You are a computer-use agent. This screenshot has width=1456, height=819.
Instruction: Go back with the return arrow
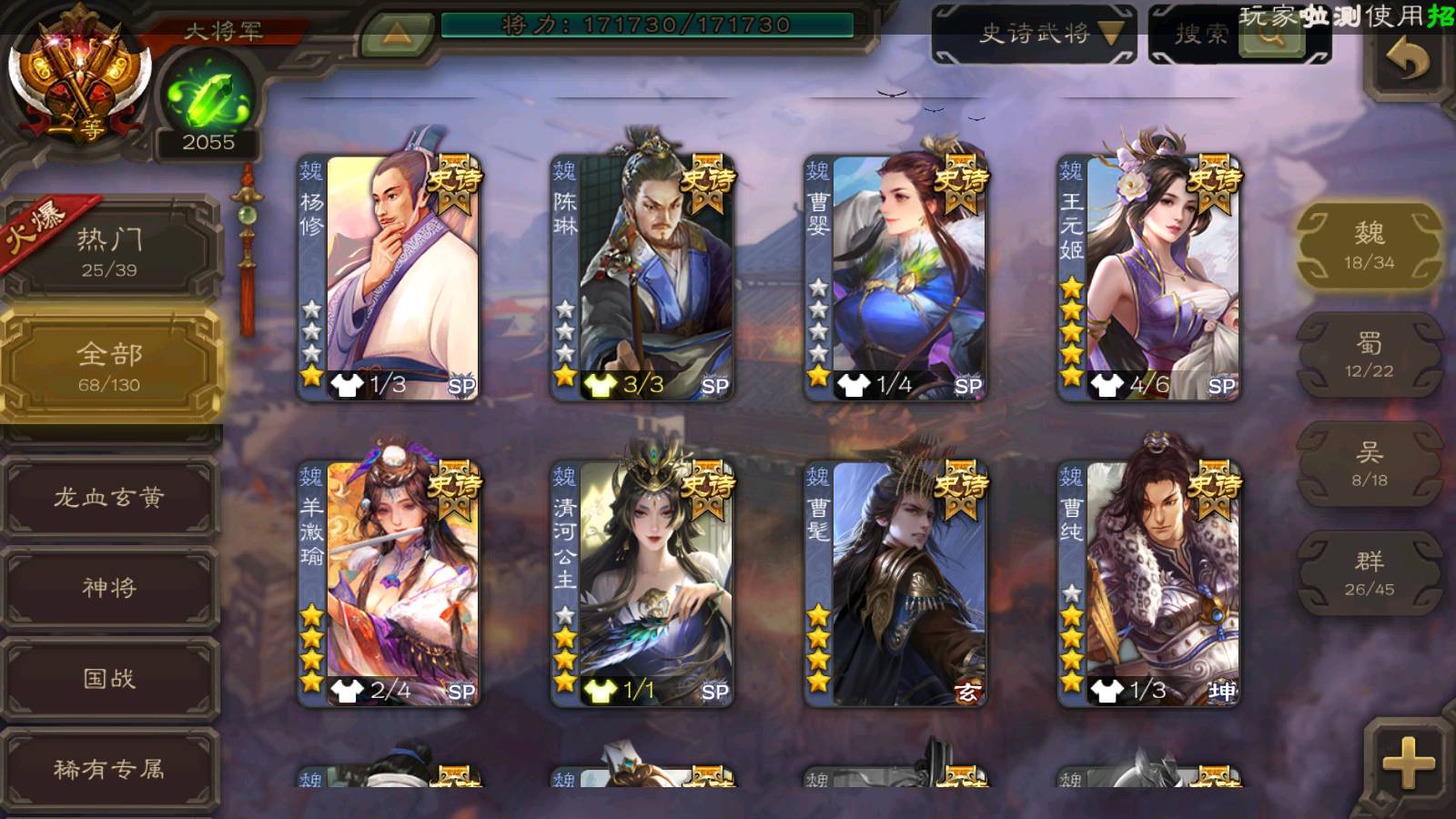pos(1407,61)
